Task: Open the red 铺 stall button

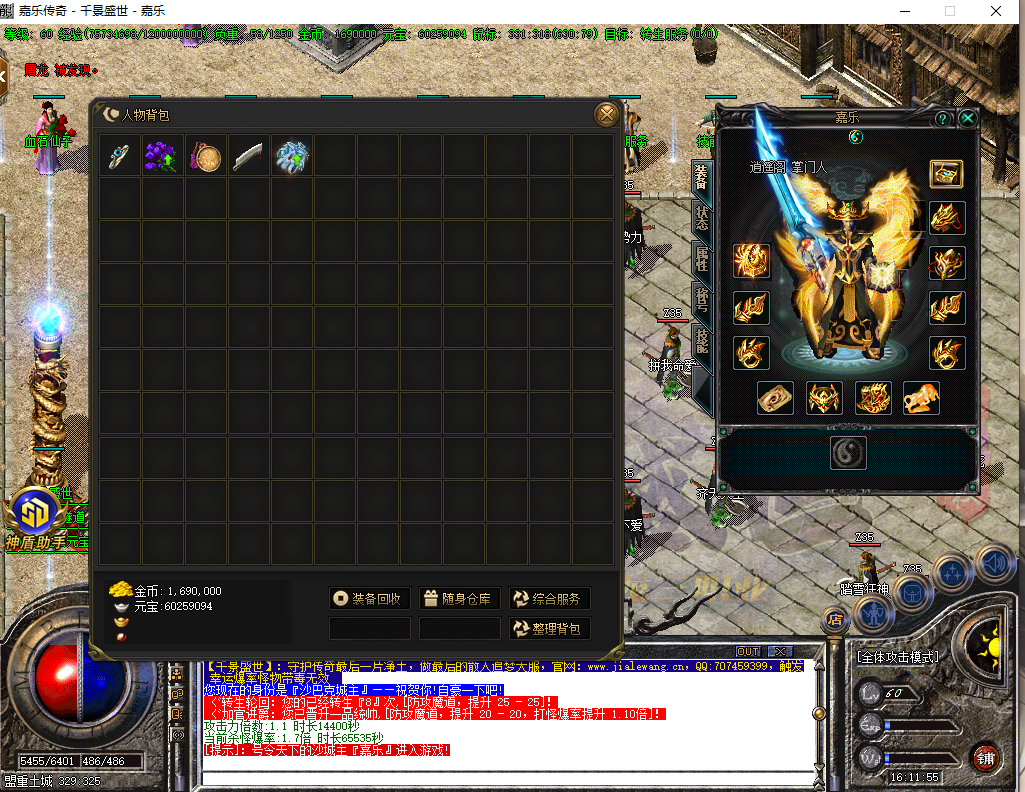Action: pos(985,757)
